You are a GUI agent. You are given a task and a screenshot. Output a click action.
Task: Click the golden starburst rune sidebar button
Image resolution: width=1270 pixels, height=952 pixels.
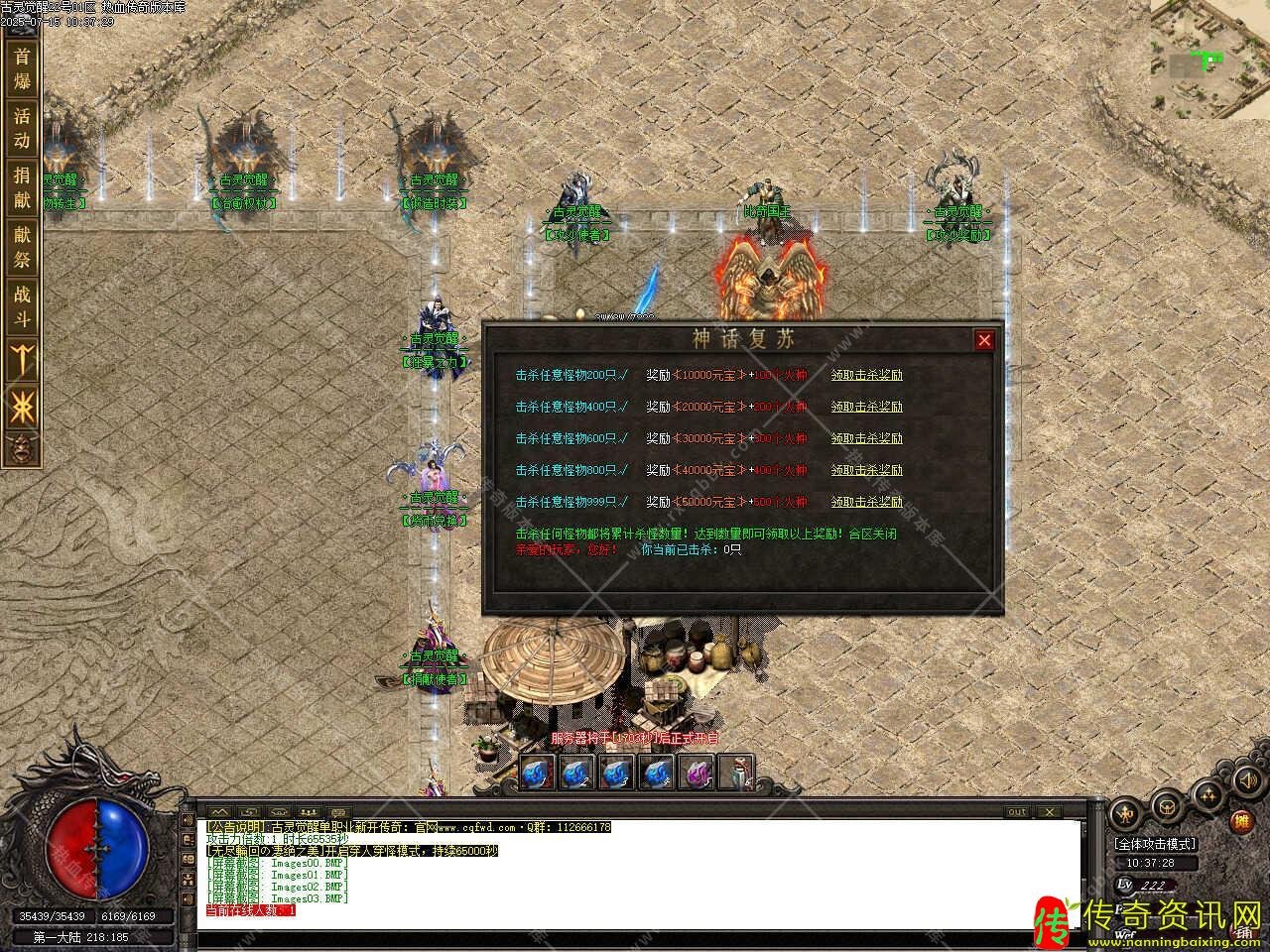[x=22, y=405]
